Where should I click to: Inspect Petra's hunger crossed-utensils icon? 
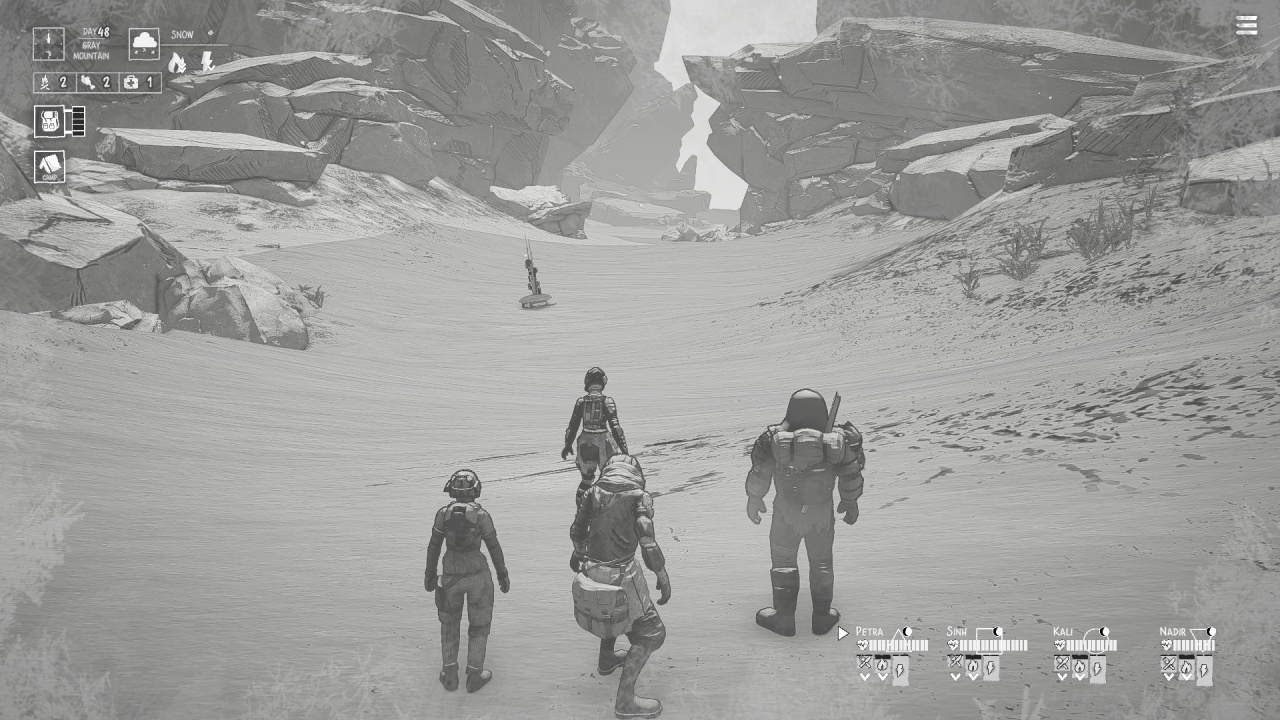coord(863,663)
